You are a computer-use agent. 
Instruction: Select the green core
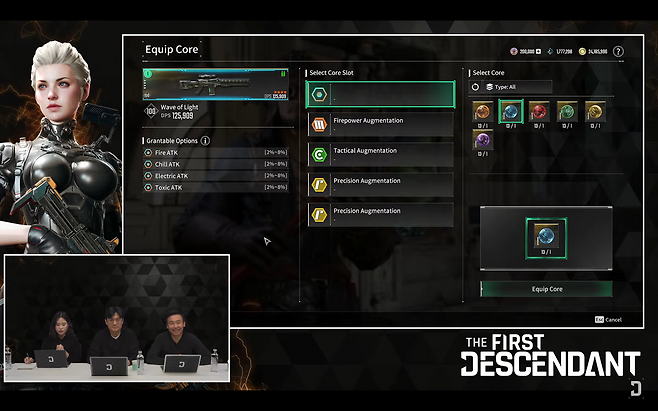[566, 111]
